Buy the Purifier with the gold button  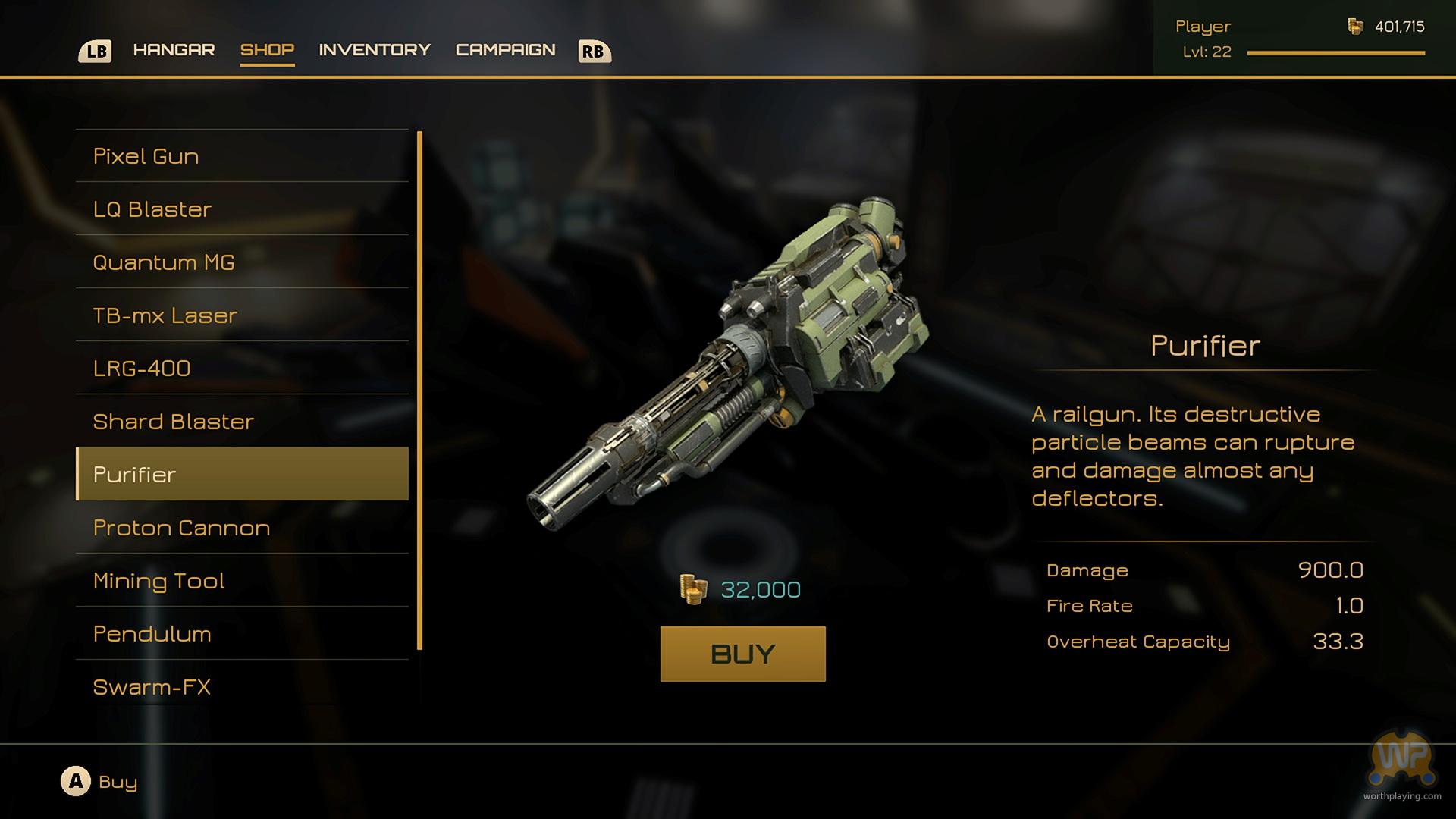(x=742, y=654)
